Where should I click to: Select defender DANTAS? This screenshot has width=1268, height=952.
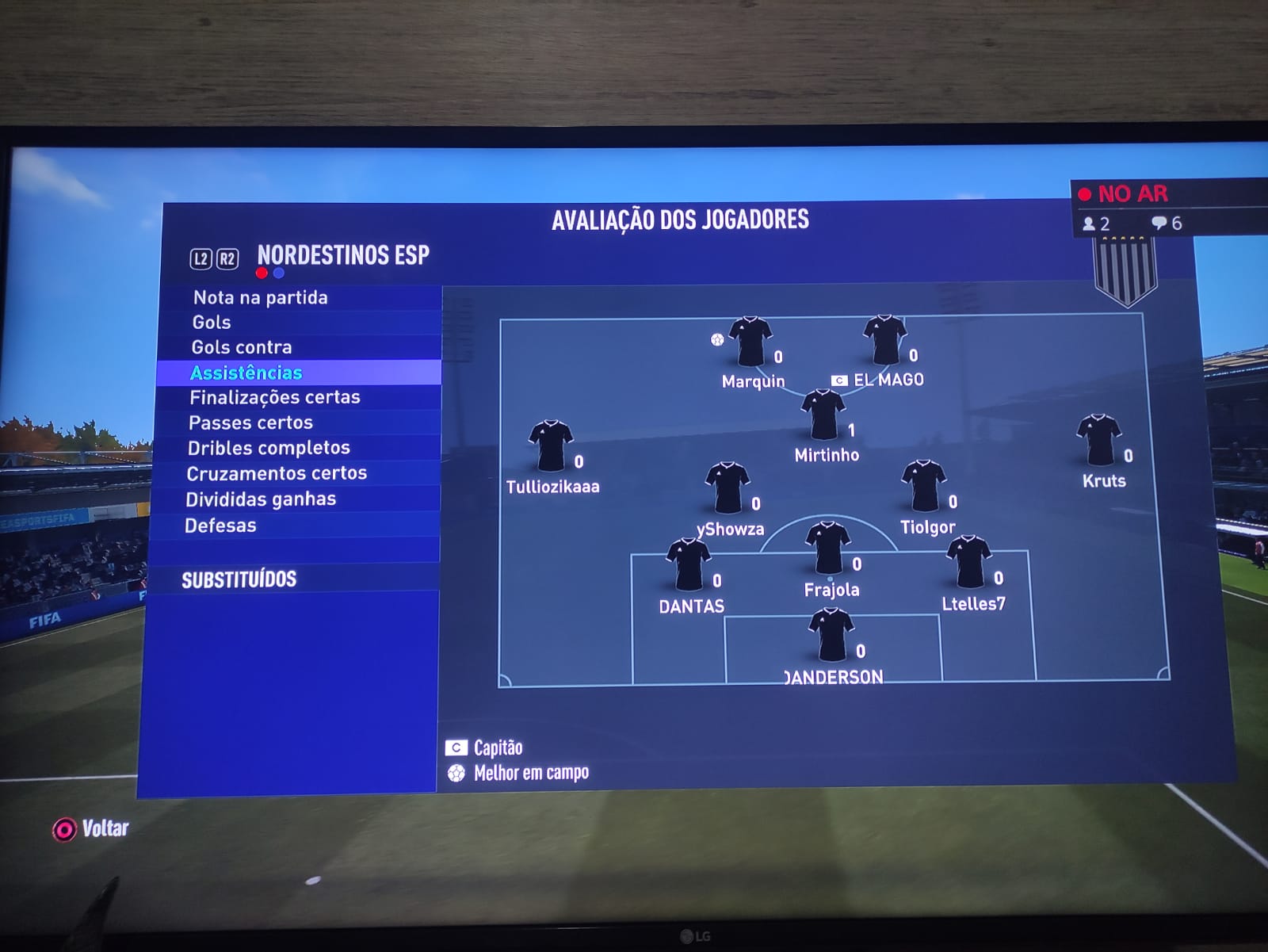point(688,565)
